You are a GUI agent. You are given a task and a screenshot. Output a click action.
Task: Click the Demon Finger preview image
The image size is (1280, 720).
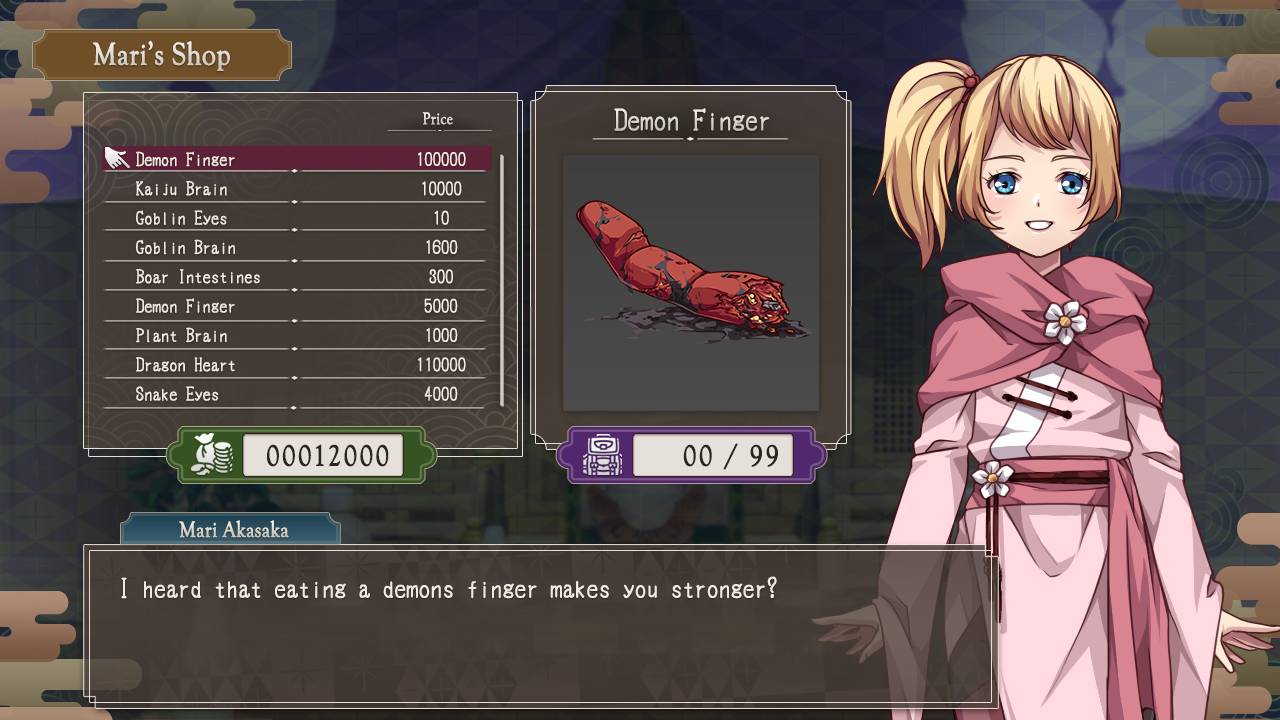[691, 282]
